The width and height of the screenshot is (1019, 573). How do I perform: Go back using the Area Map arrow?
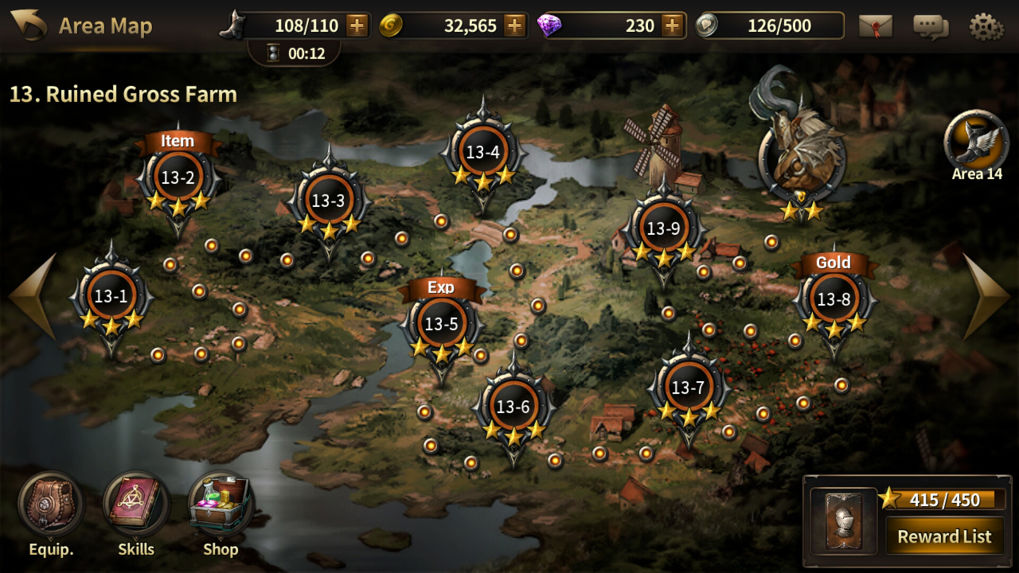tap(28, 25)
